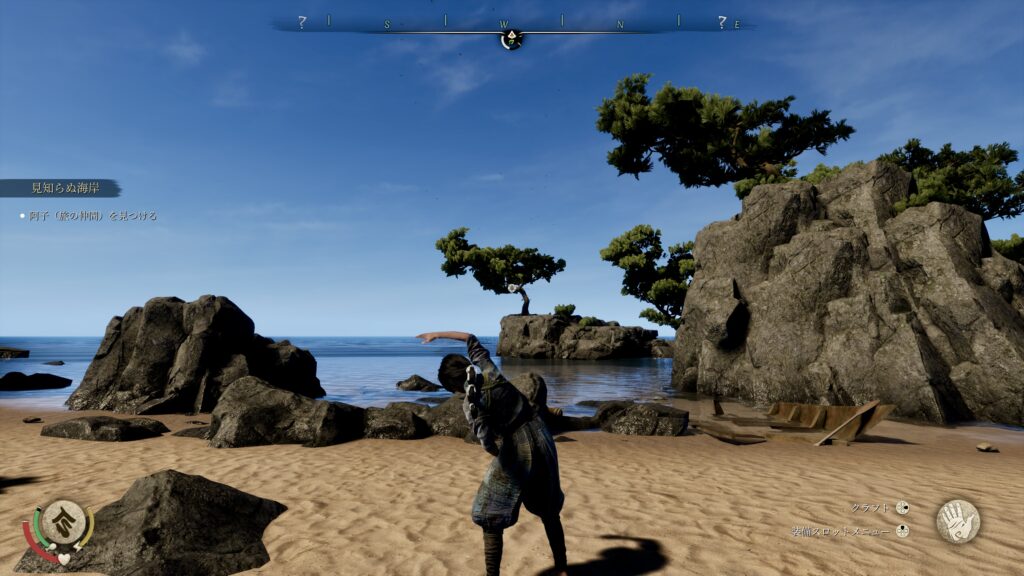
Task: Click the question mark near compass East
Action: point(721,21)
